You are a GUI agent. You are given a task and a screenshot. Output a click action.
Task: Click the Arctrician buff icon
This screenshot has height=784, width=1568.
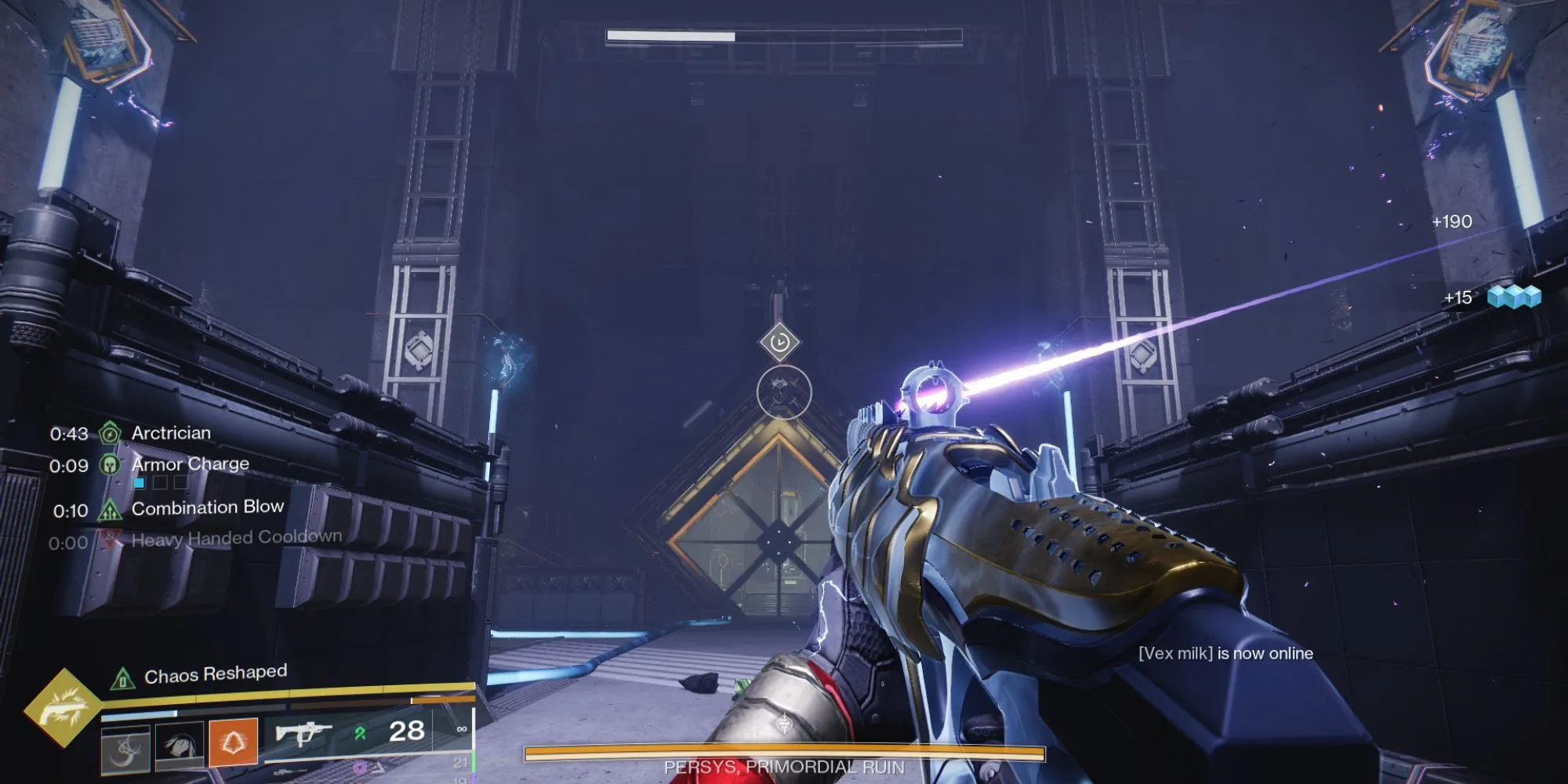coord(111,433)
